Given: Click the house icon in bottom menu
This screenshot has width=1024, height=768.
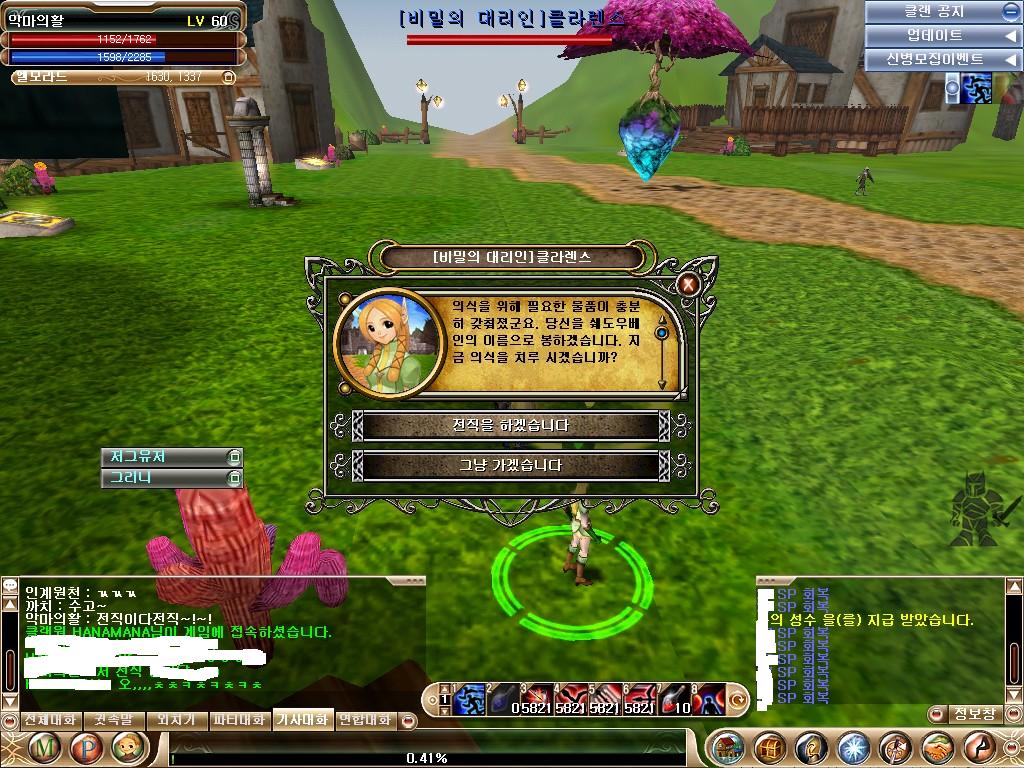Looking at the screenshot, I should tap(727, 747).
